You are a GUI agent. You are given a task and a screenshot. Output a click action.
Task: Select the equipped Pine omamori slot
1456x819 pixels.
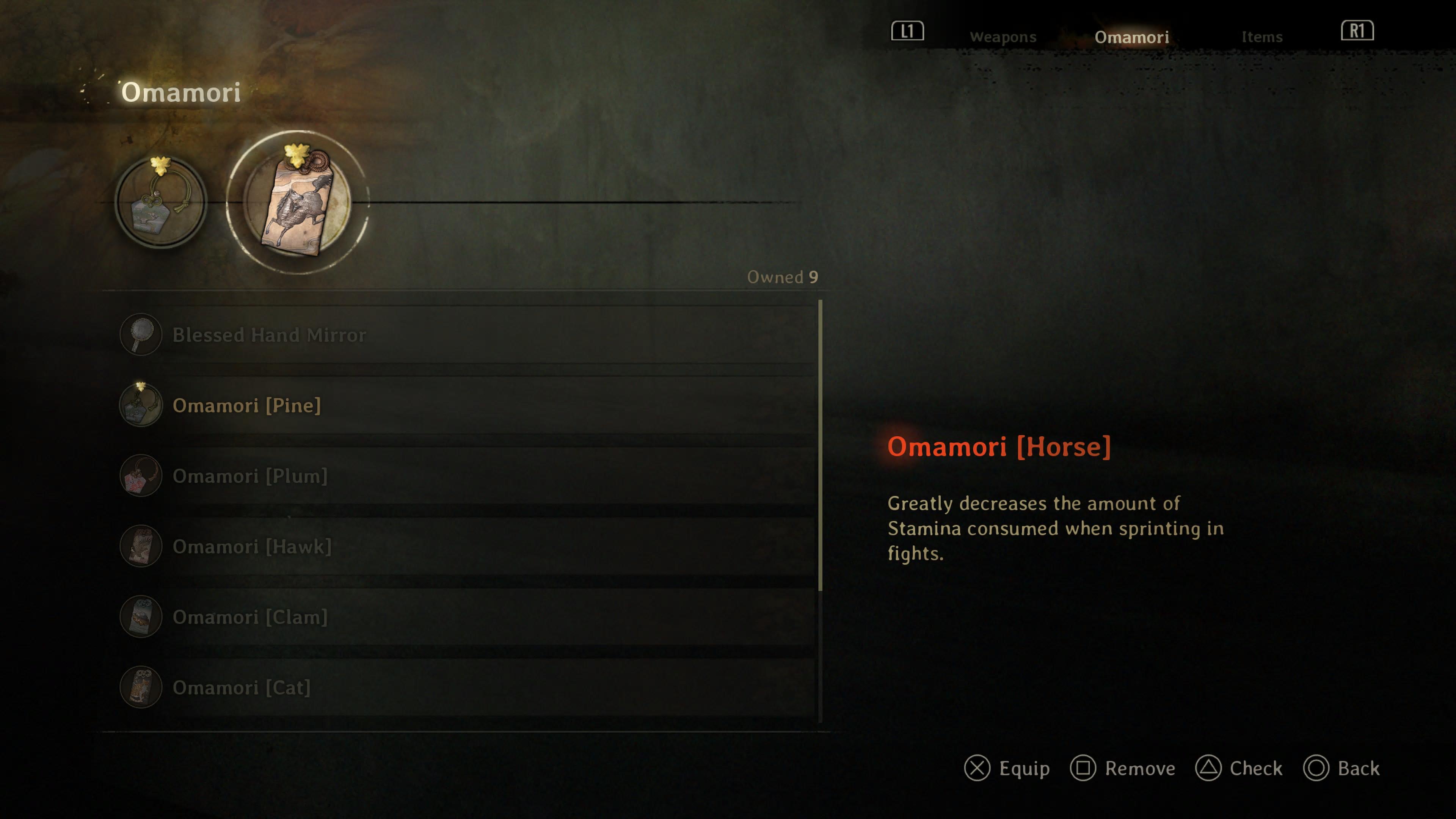click(x=161, y=202)
